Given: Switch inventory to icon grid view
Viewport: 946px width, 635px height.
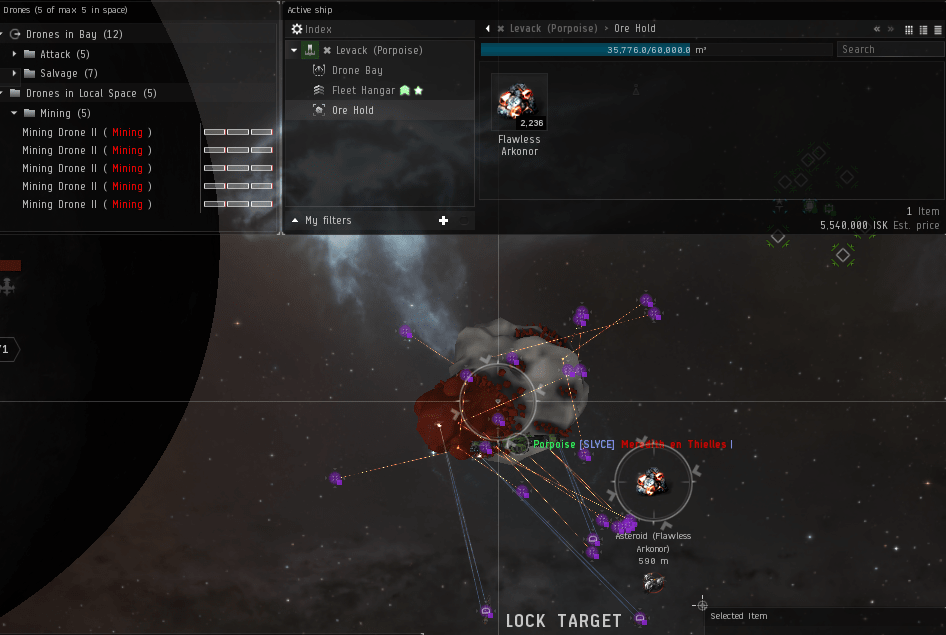Looking at the screenshot, I should click(x=909, y=29).
